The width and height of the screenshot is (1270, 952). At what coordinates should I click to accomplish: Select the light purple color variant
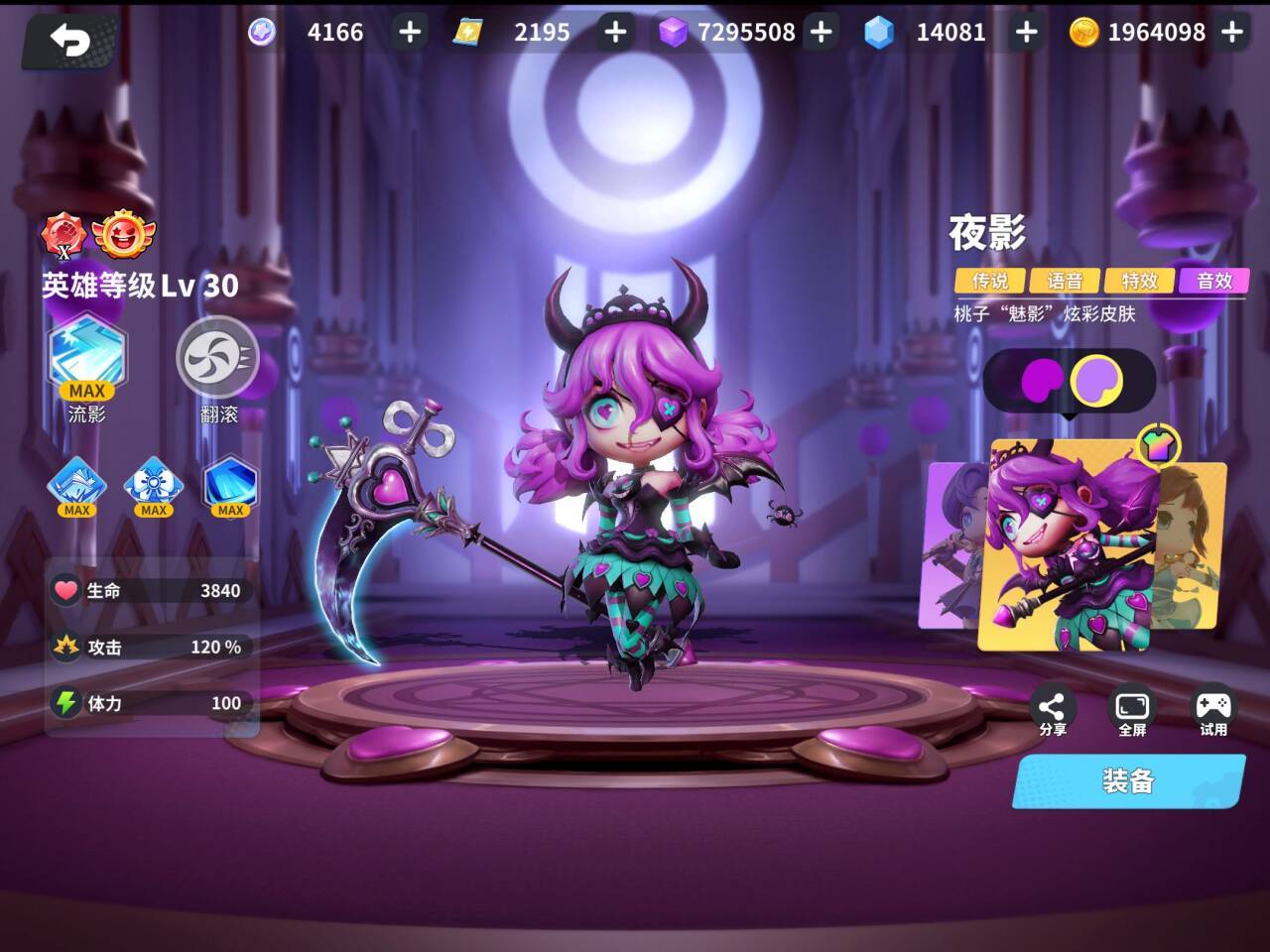coord(1095,380)
